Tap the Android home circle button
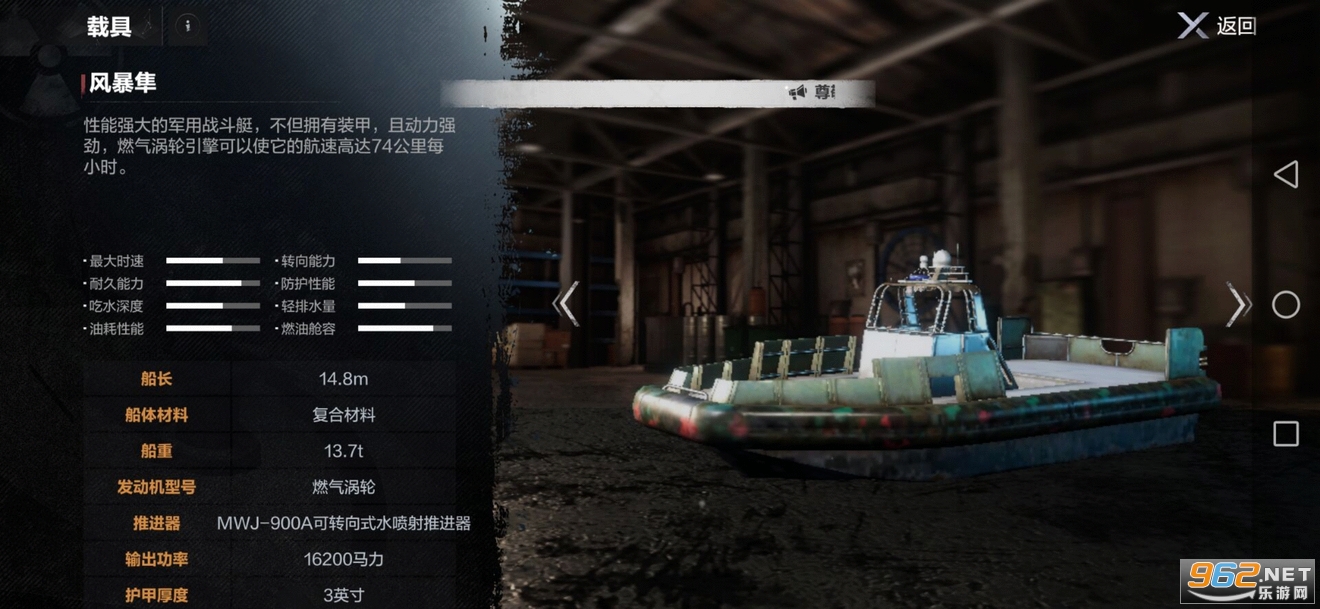This screenshot has width=1320, height=609. [1286, 305]
